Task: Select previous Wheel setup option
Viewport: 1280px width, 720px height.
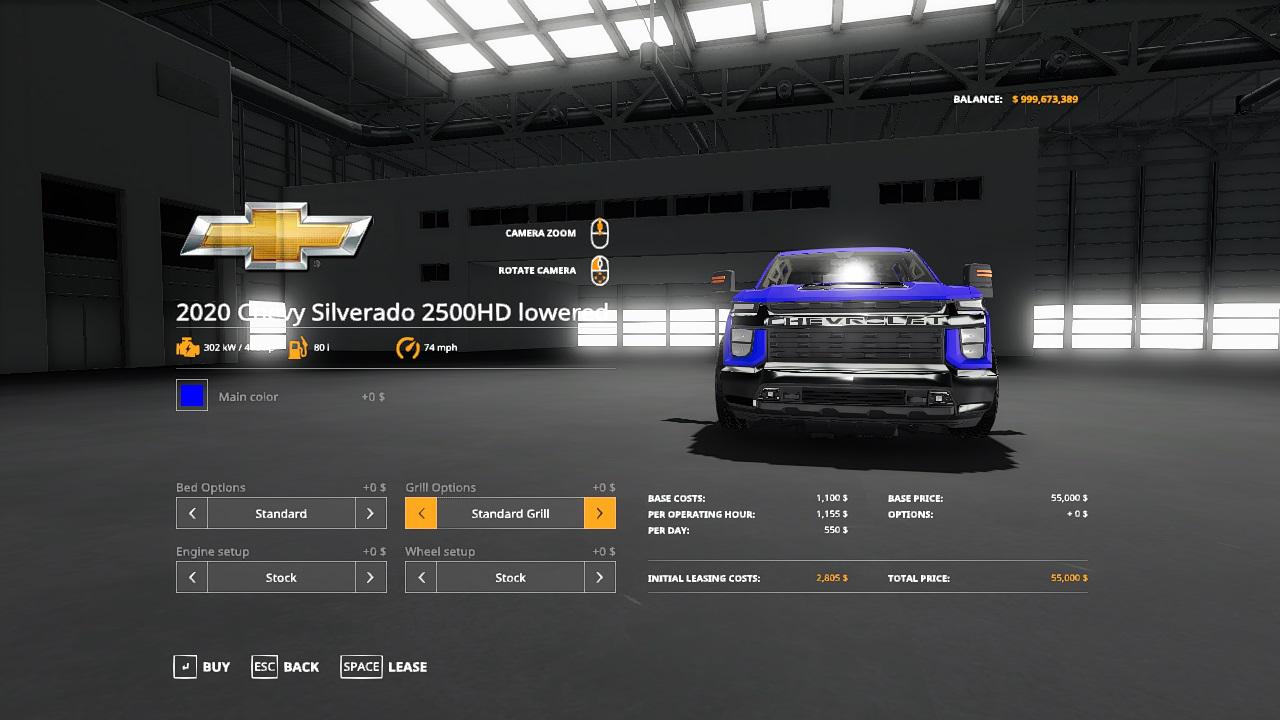Action: [421, 577]
